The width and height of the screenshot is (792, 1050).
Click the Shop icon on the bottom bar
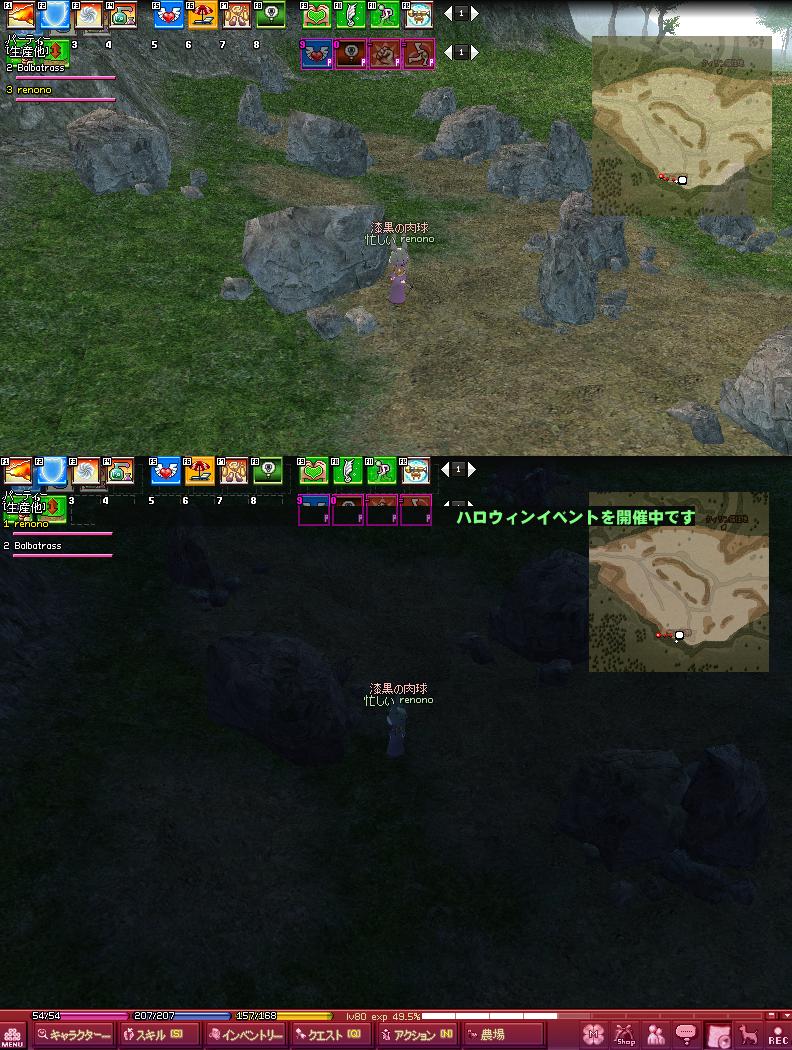pyautogui.click(x=625, y=1035)
